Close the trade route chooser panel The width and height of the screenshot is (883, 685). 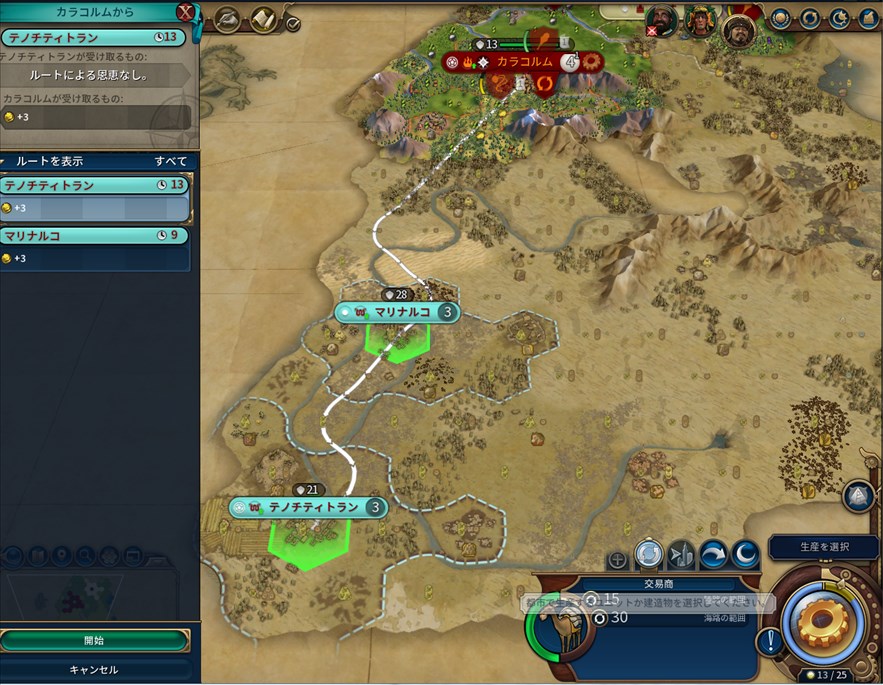click(185, 12)
